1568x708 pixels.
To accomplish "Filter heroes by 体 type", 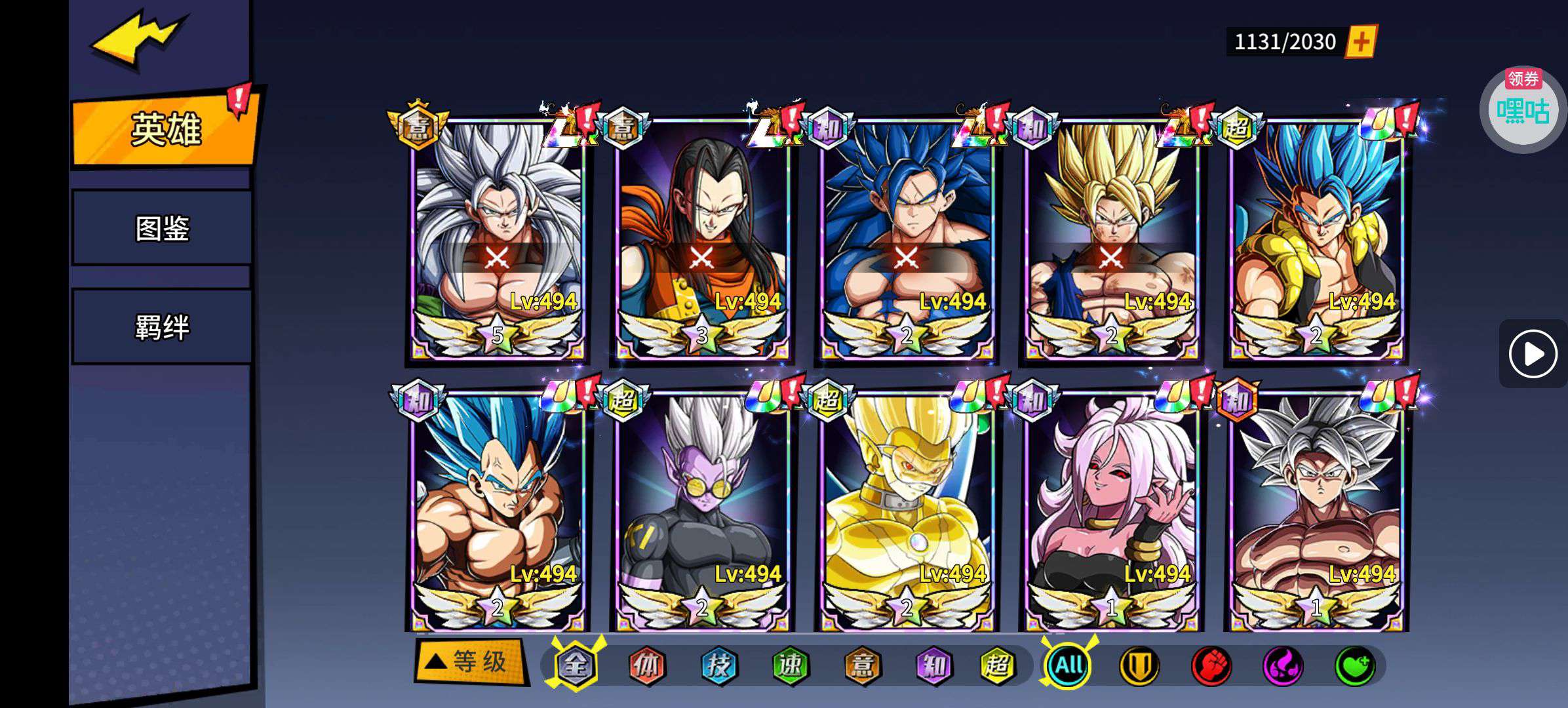I will point(647,666).
